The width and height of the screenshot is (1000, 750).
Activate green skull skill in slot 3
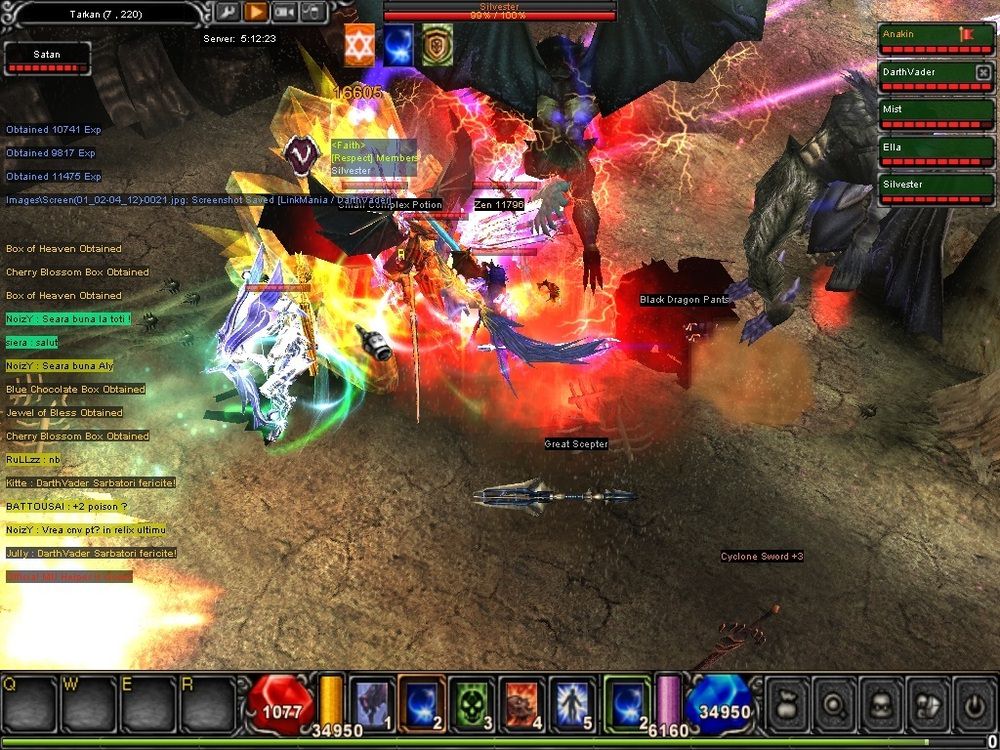[x=470, y=703]
